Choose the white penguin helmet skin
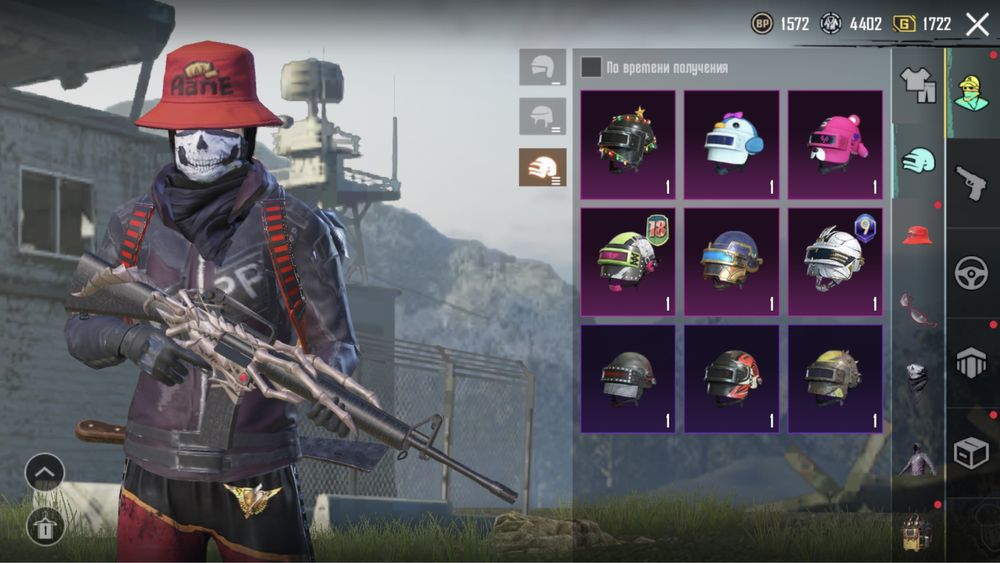 (731, 145)
